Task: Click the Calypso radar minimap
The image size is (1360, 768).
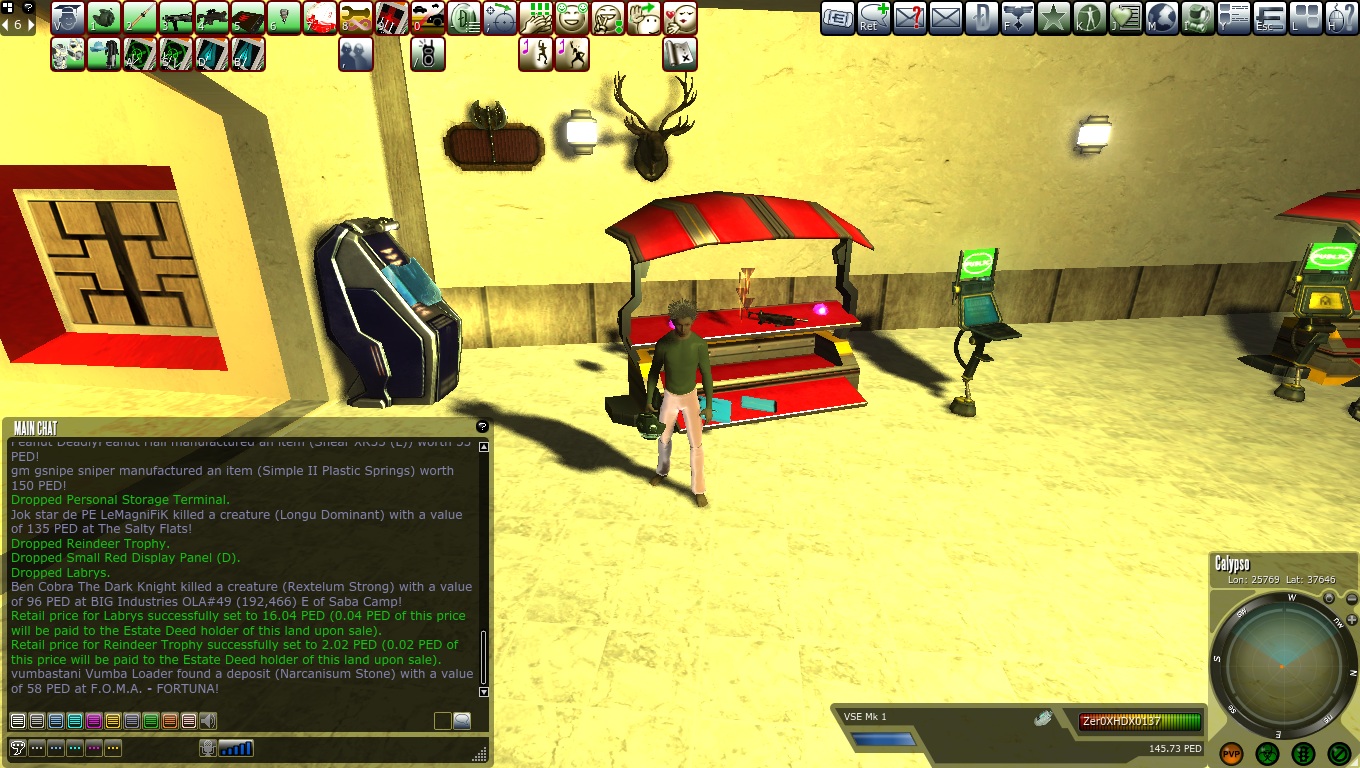Action: click(1281, 663)
